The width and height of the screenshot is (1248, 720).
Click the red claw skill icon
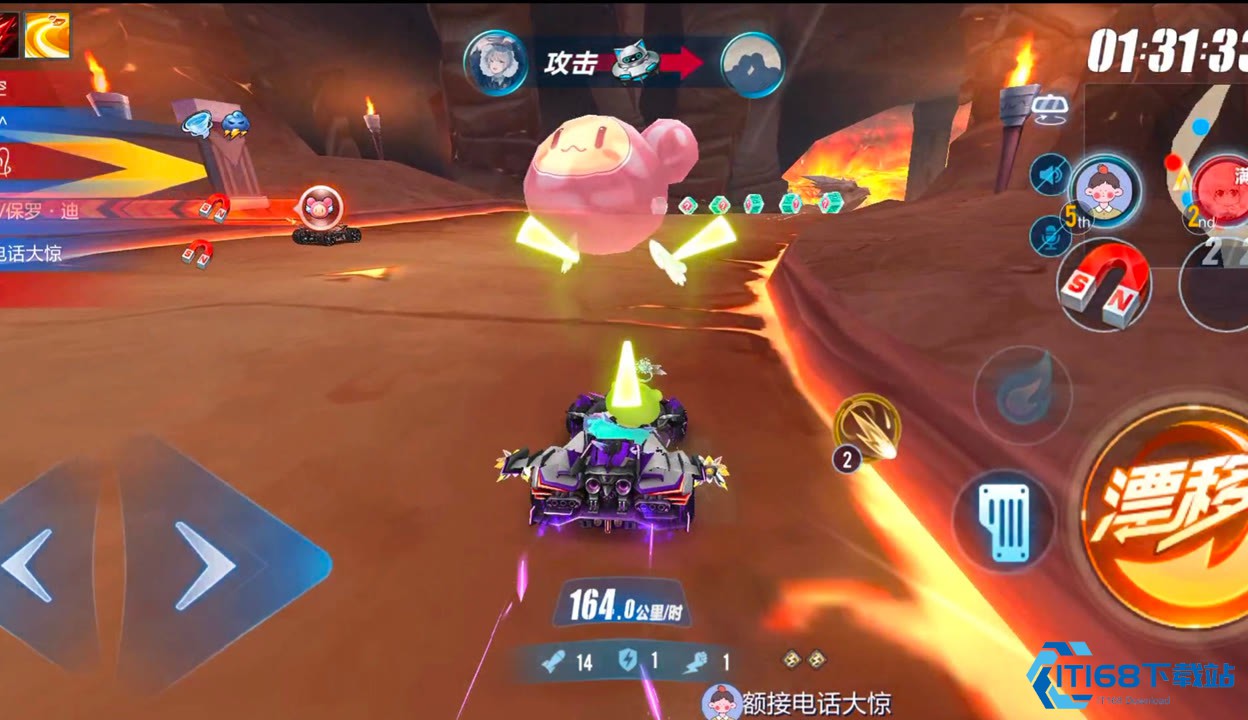(x=9, y=35)
